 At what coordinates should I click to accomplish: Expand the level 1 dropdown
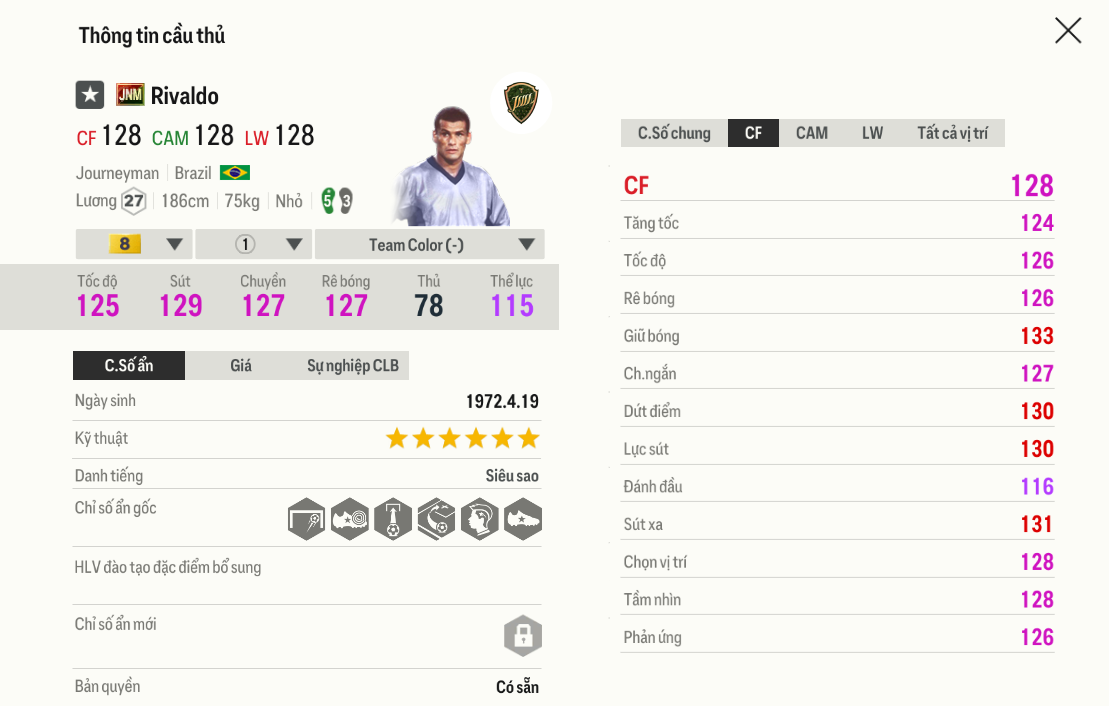coord(254,245)
